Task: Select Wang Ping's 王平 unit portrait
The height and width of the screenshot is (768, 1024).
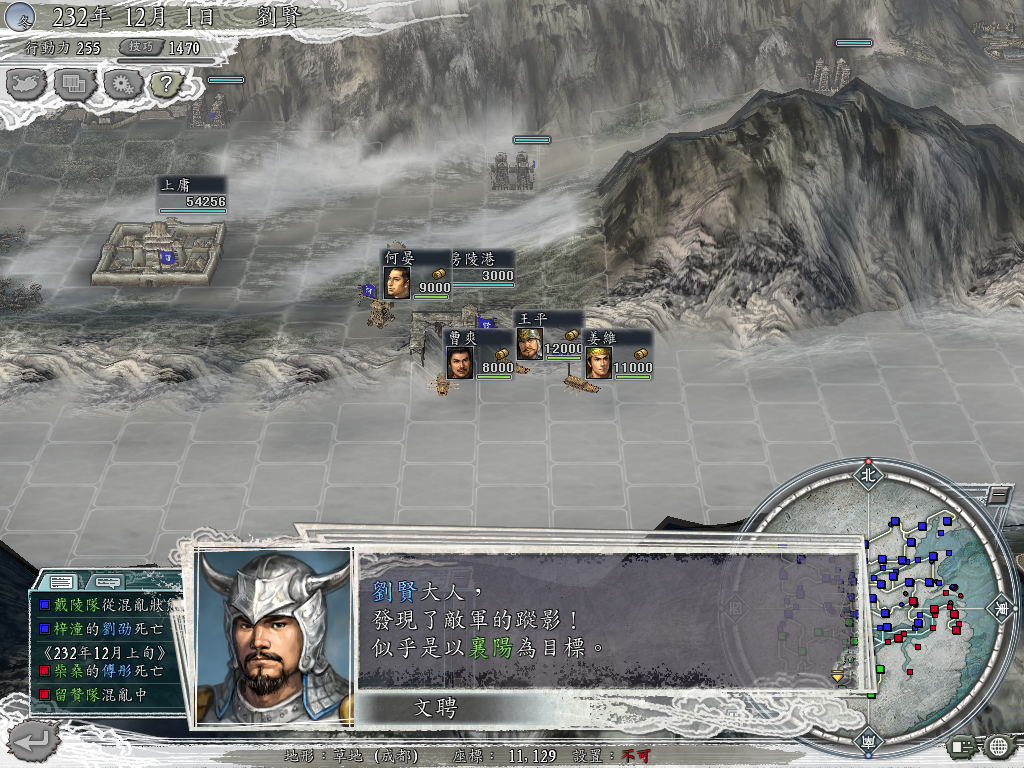Action: 529,344
